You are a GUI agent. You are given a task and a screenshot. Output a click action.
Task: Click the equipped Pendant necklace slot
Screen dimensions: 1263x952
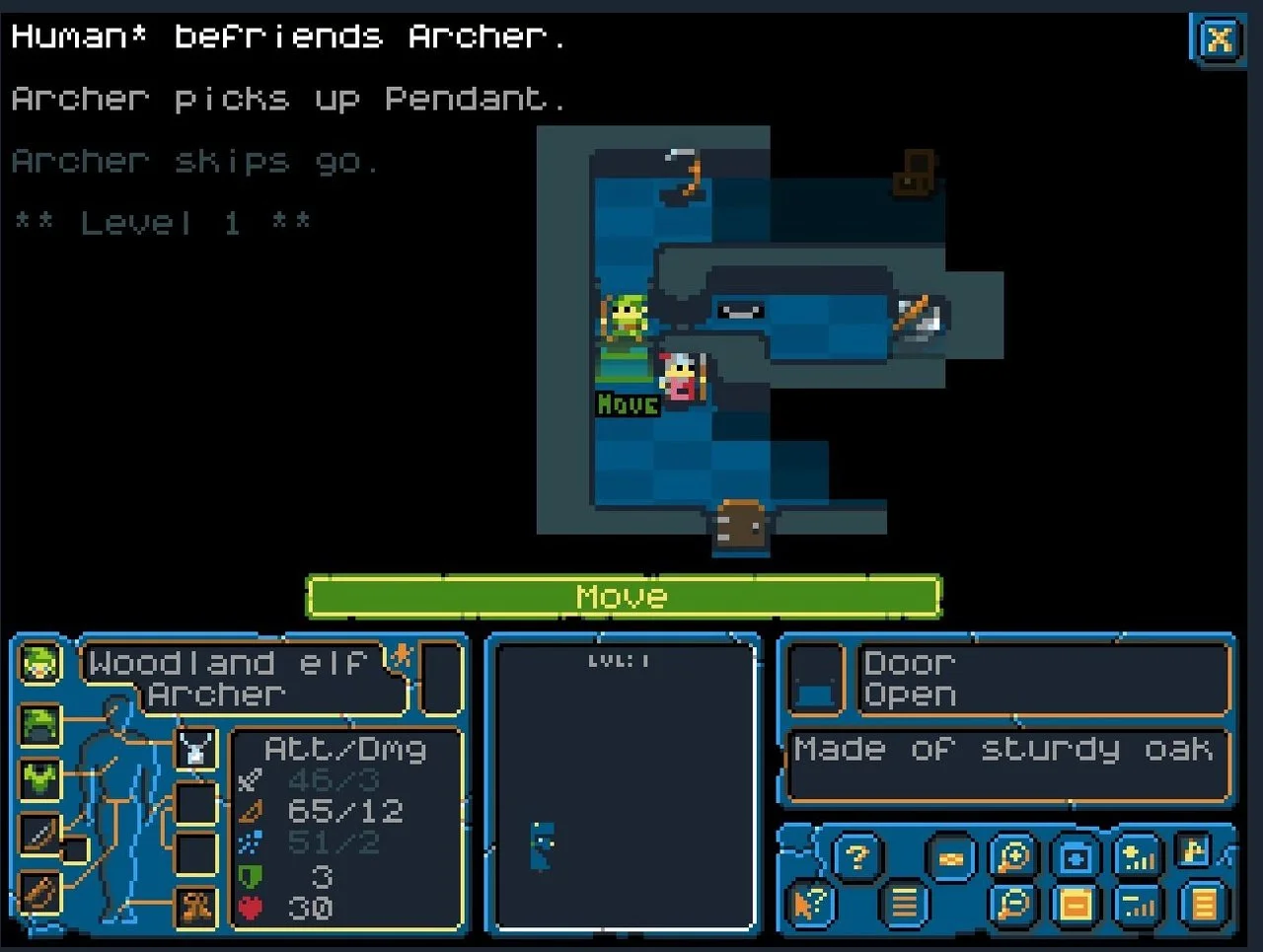pyautogui.click(x=194, y=750)
